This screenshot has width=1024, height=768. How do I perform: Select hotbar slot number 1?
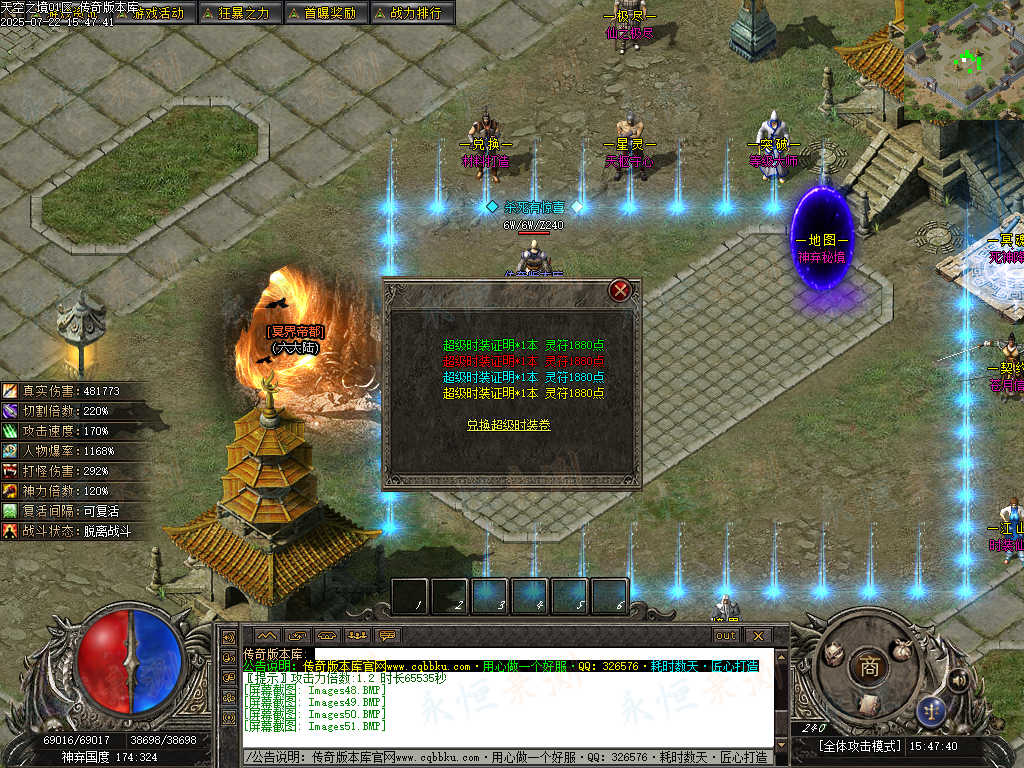(410, 596)
